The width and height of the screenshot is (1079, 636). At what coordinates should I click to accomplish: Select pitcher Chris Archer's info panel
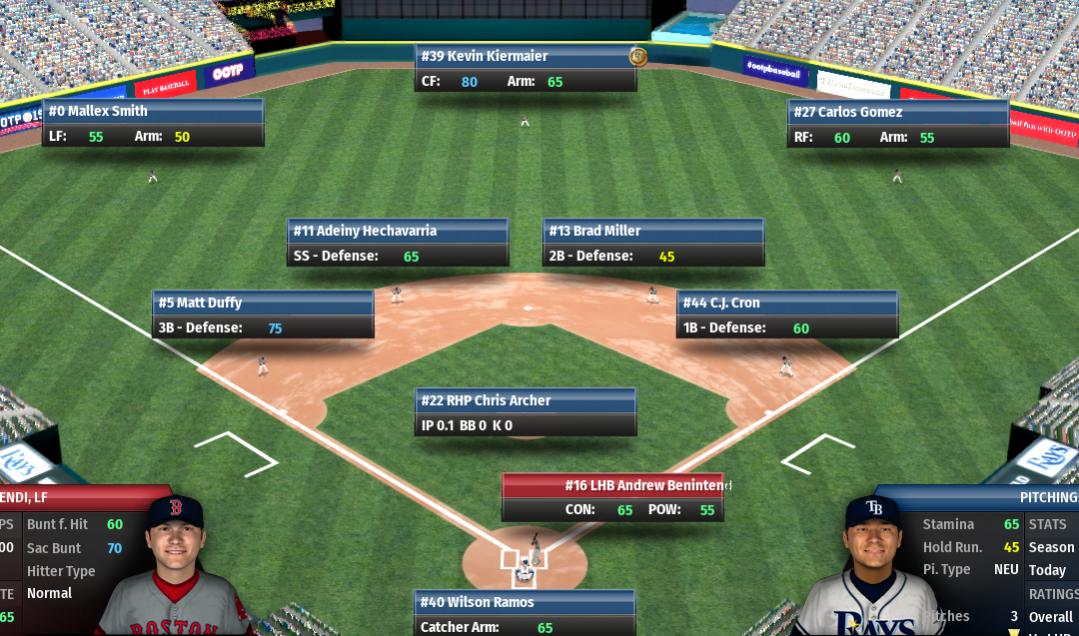525,412
